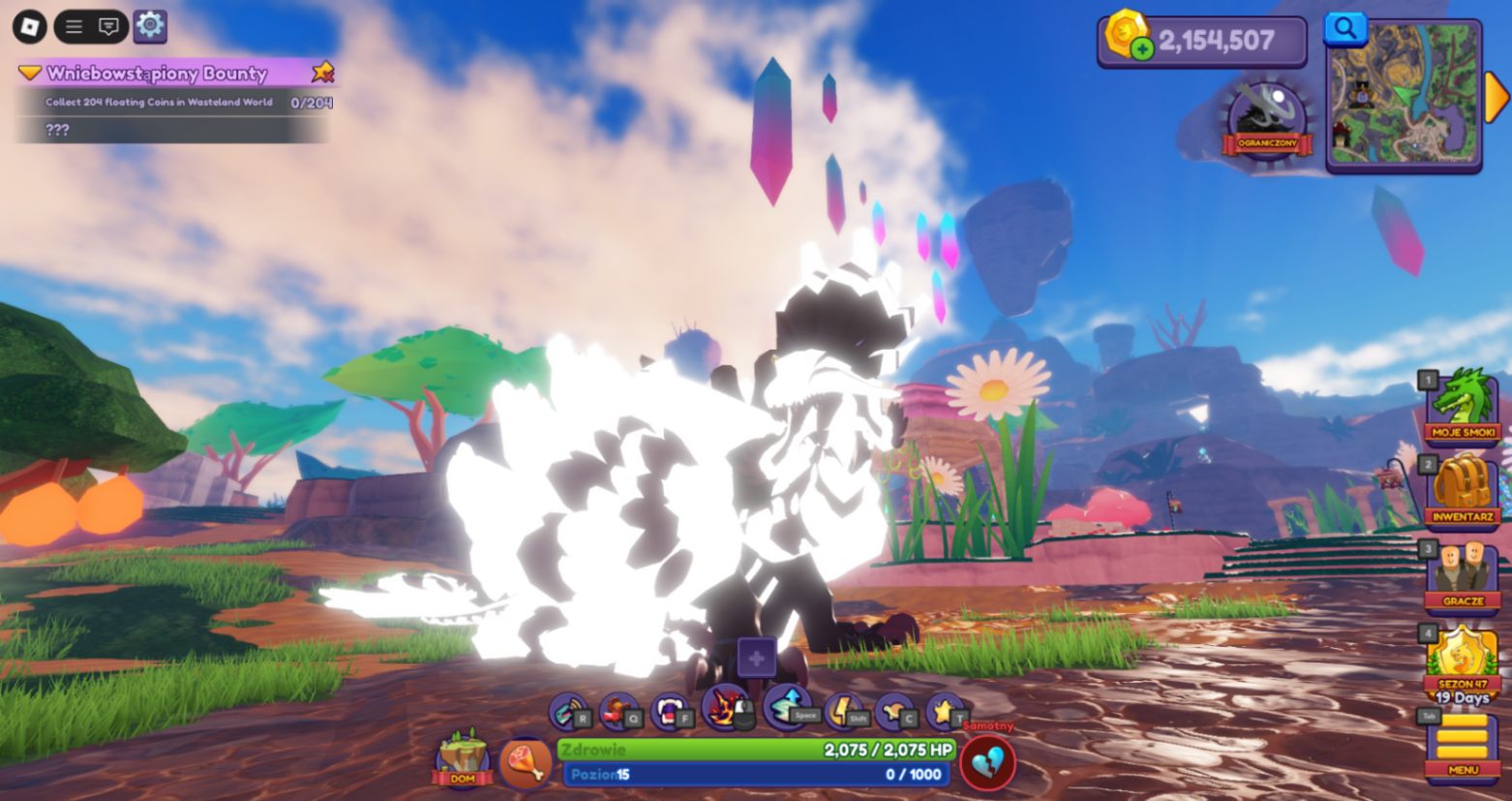This screenshot has height=801, width=1512.
Task: Activate the roar ability bound to R
Action: point(569,710)
